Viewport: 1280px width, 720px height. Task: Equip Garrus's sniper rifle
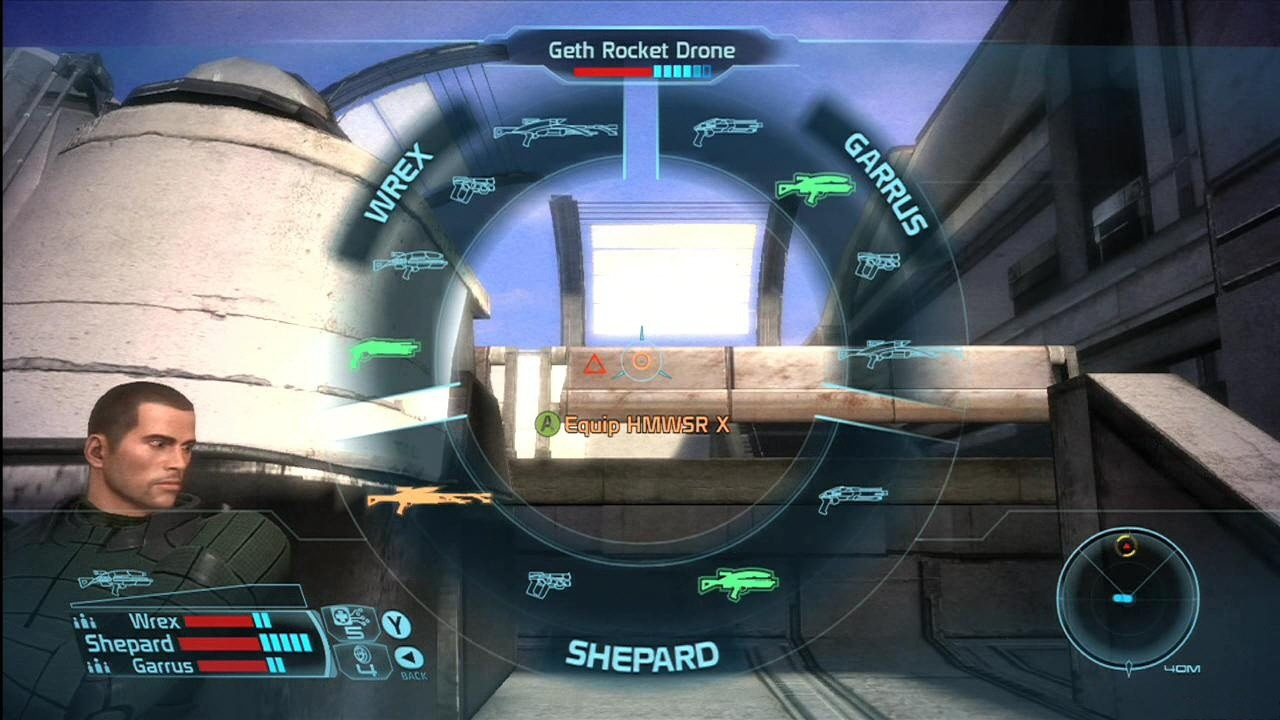click(x=896, y=353)
